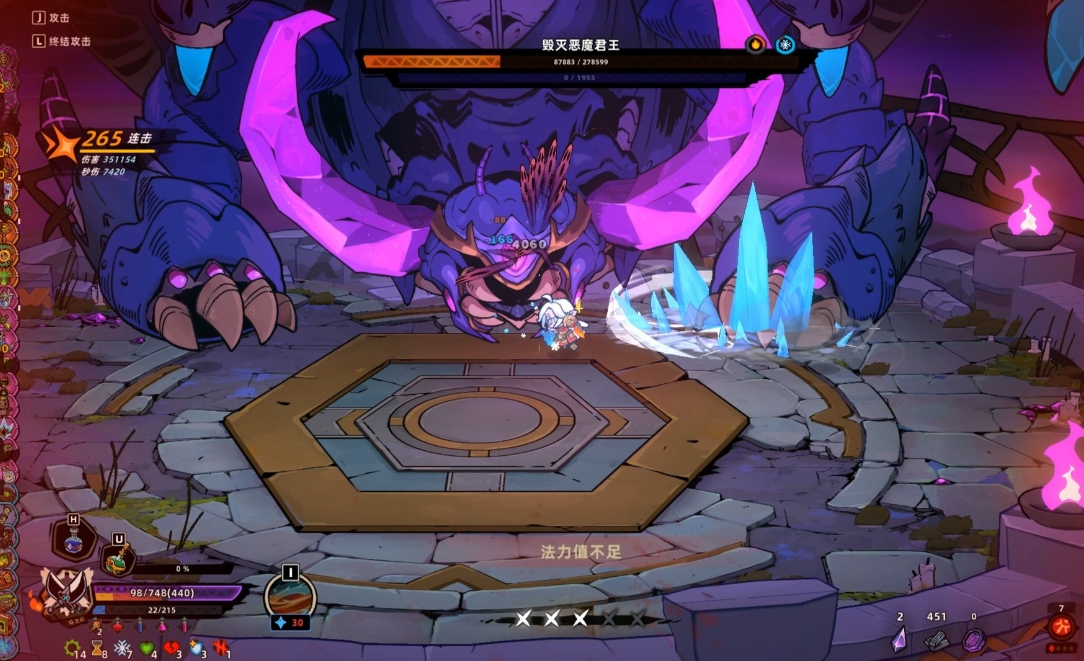Inspect the white snowflake buff icon

click(x=122, y=647)
